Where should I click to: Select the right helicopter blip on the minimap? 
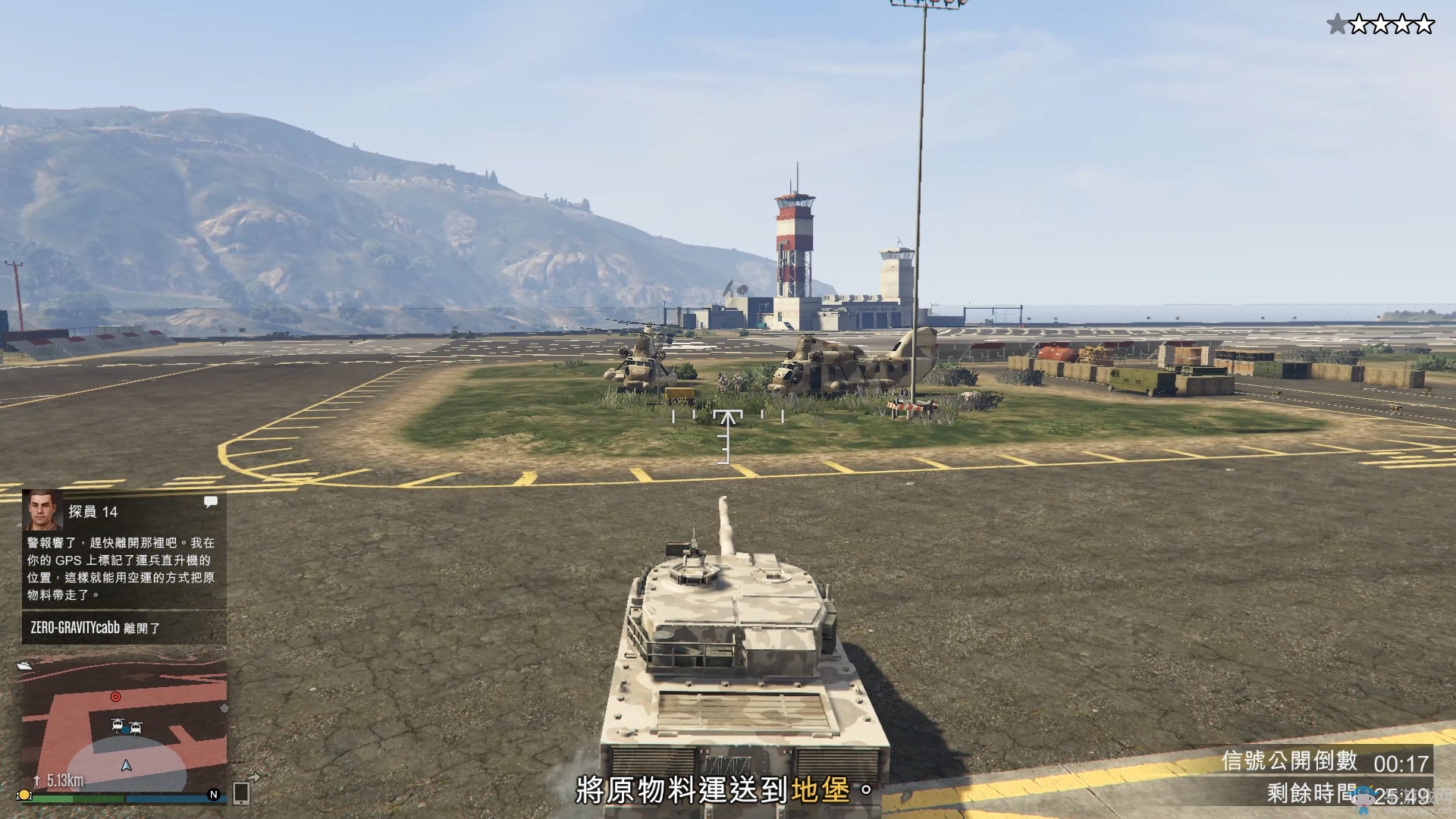tap(136, 729)
